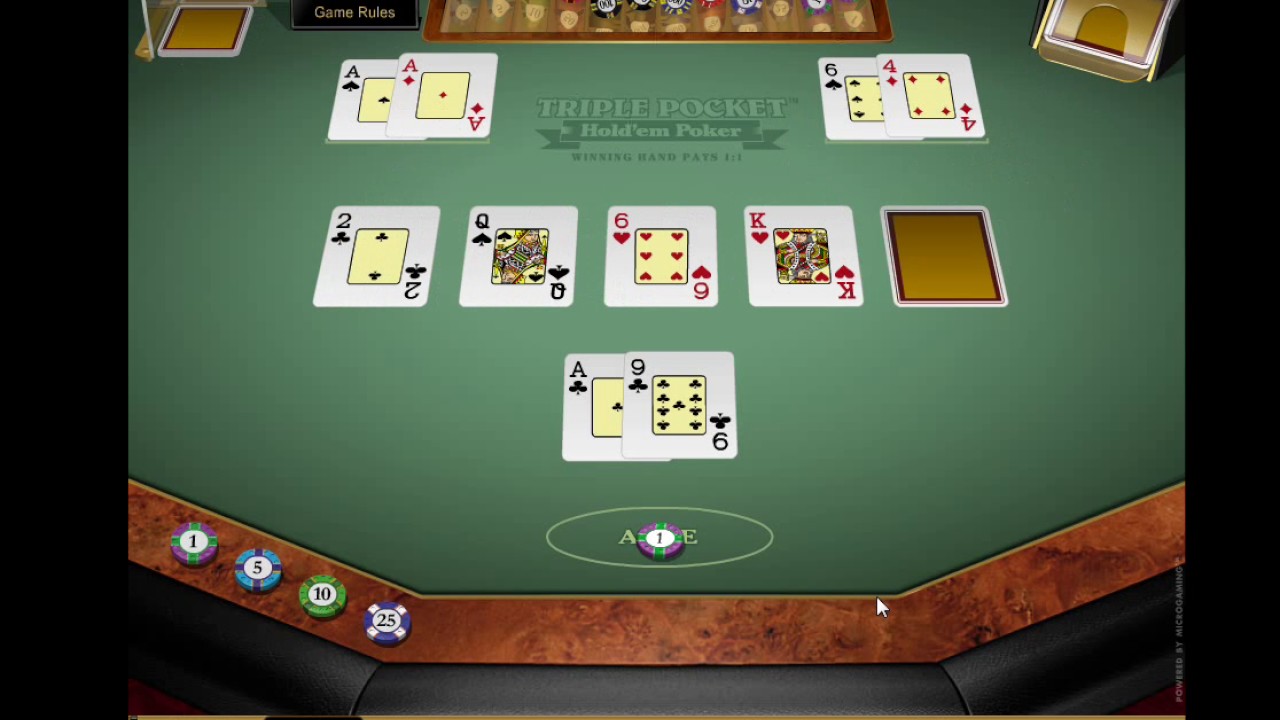Select the 25 betting chip

click(x=387, y=619)
